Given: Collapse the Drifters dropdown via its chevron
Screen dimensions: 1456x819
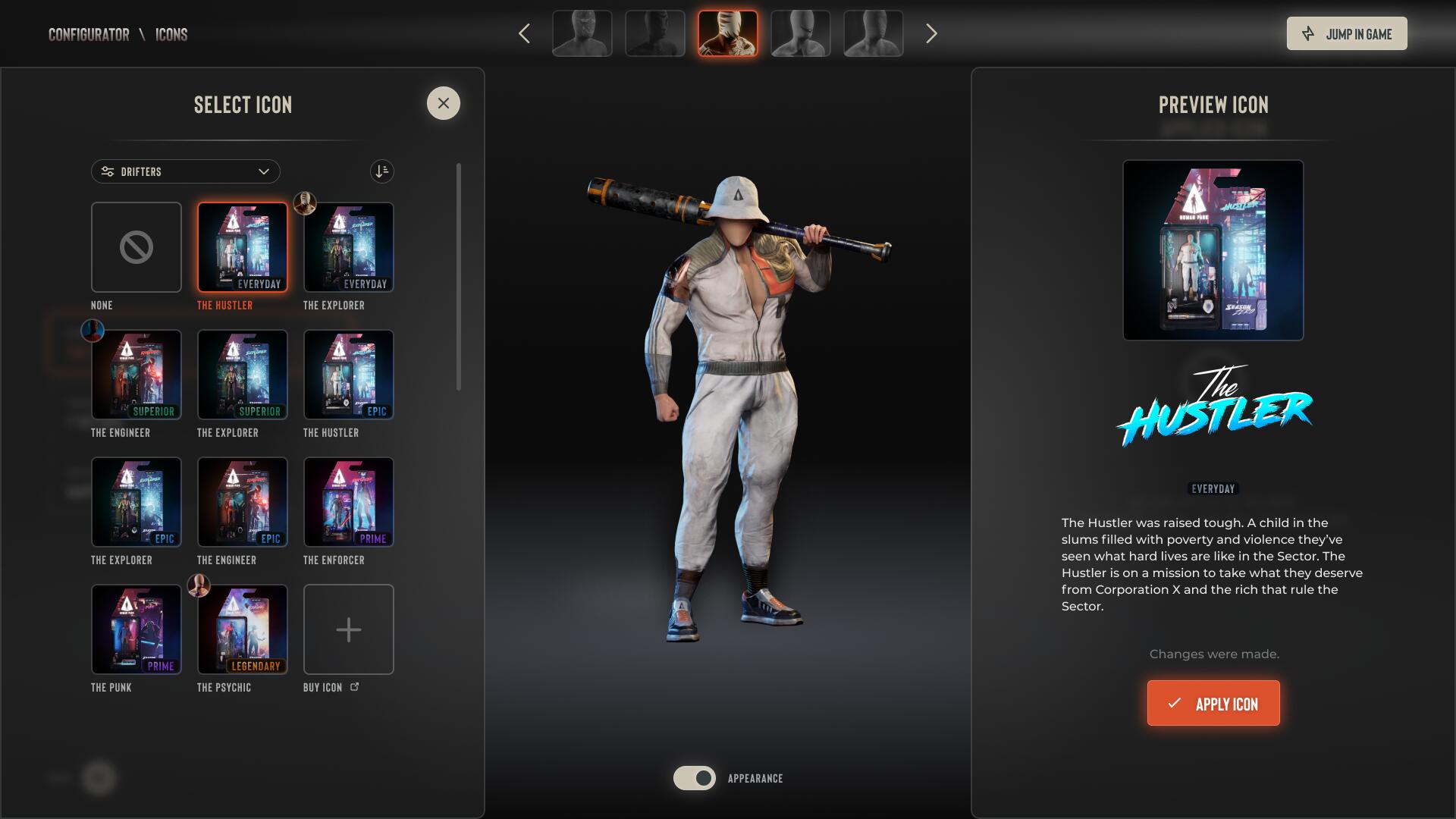Looking at the screenshot, I should pos(264,171).
